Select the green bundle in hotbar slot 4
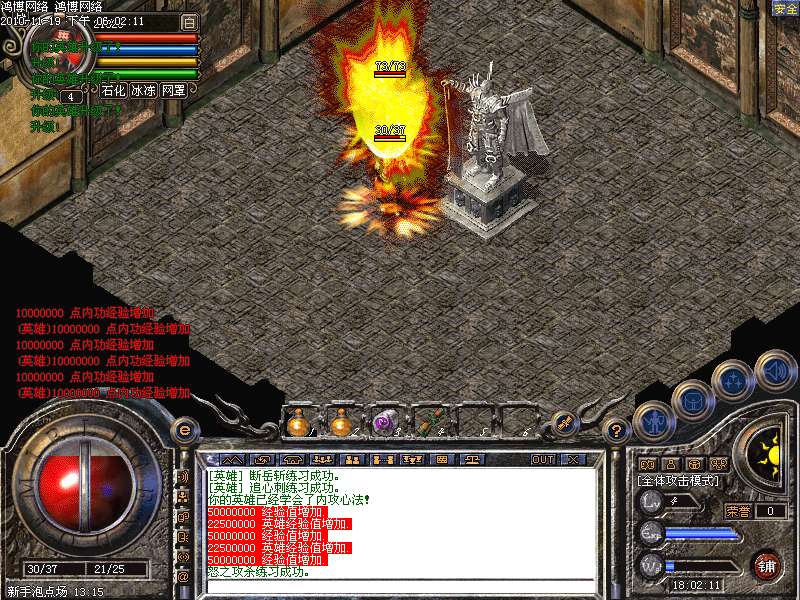The image size is (800, 600). click(x=430, y=424)
